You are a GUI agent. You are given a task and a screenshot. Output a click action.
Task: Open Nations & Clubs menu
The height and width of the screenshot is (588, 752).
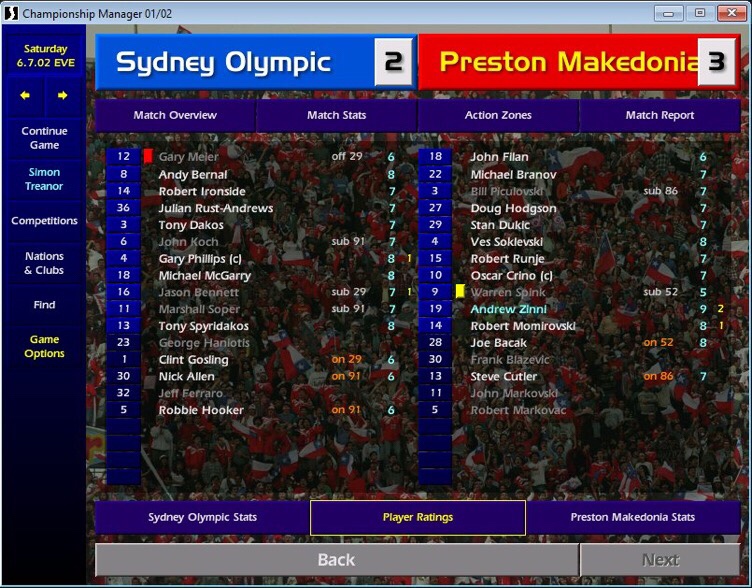click(44, 263)
